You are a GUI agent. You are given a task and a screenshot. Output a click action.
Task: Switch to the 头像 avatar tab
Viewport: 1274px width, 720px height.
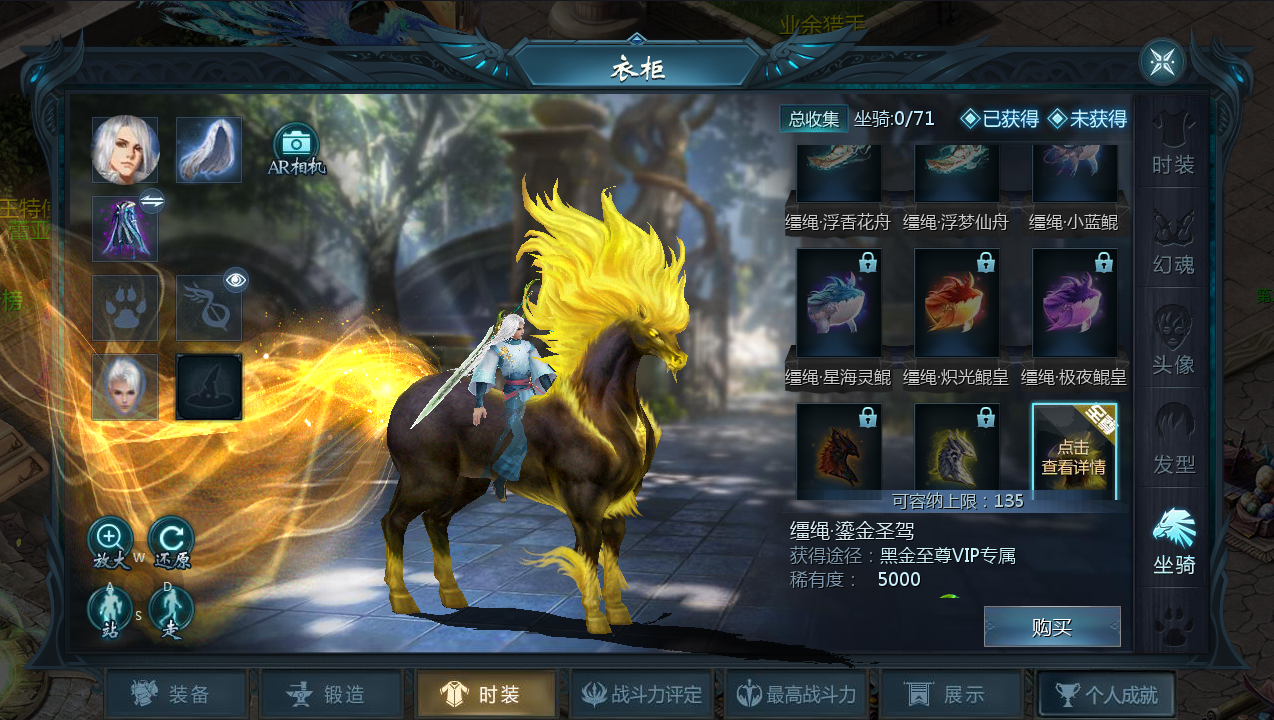pyautogui.click(x=1173, y=344)
